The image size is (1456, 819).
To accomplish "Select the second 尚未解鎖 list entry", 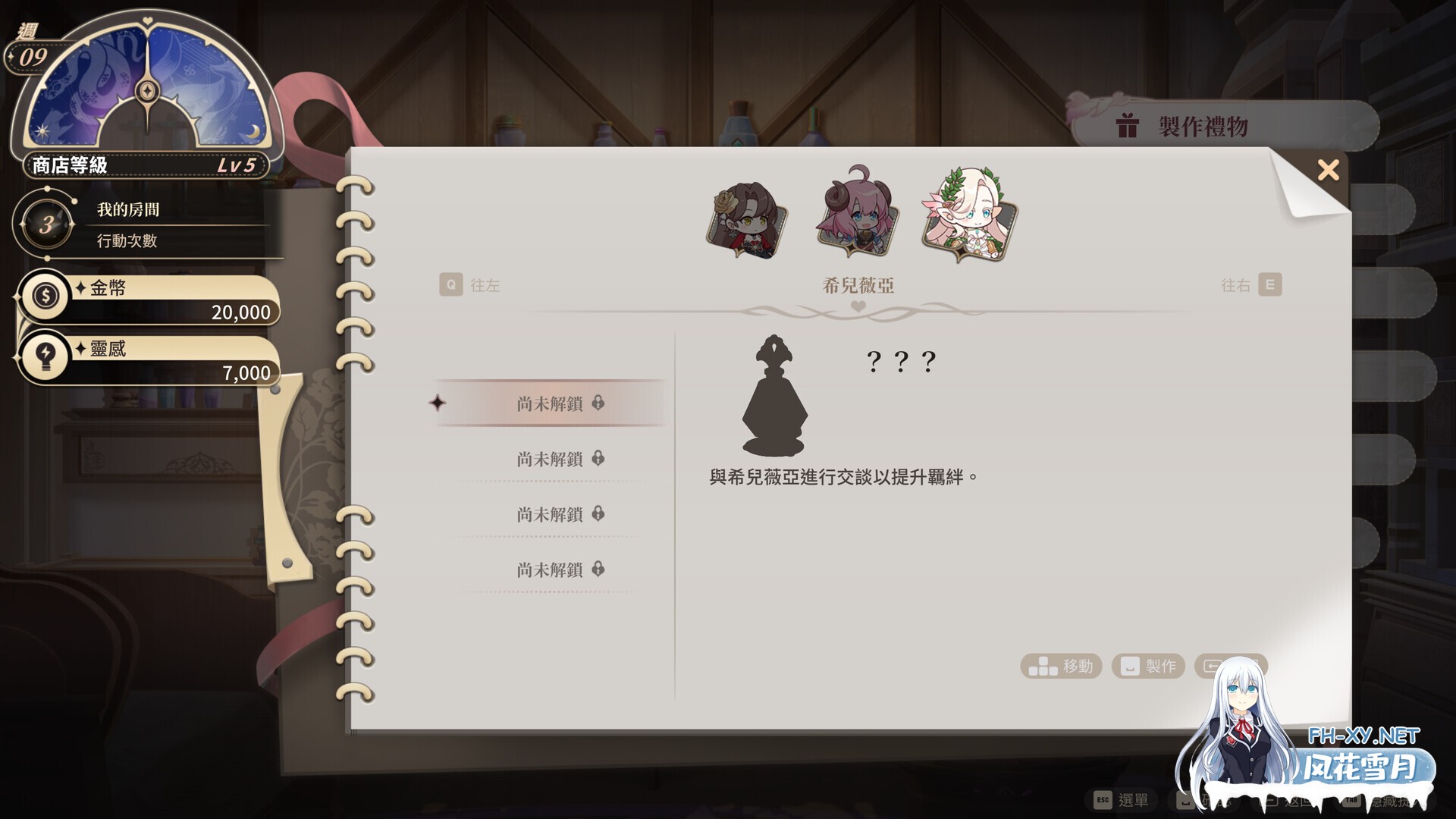I will click(550, 459).
